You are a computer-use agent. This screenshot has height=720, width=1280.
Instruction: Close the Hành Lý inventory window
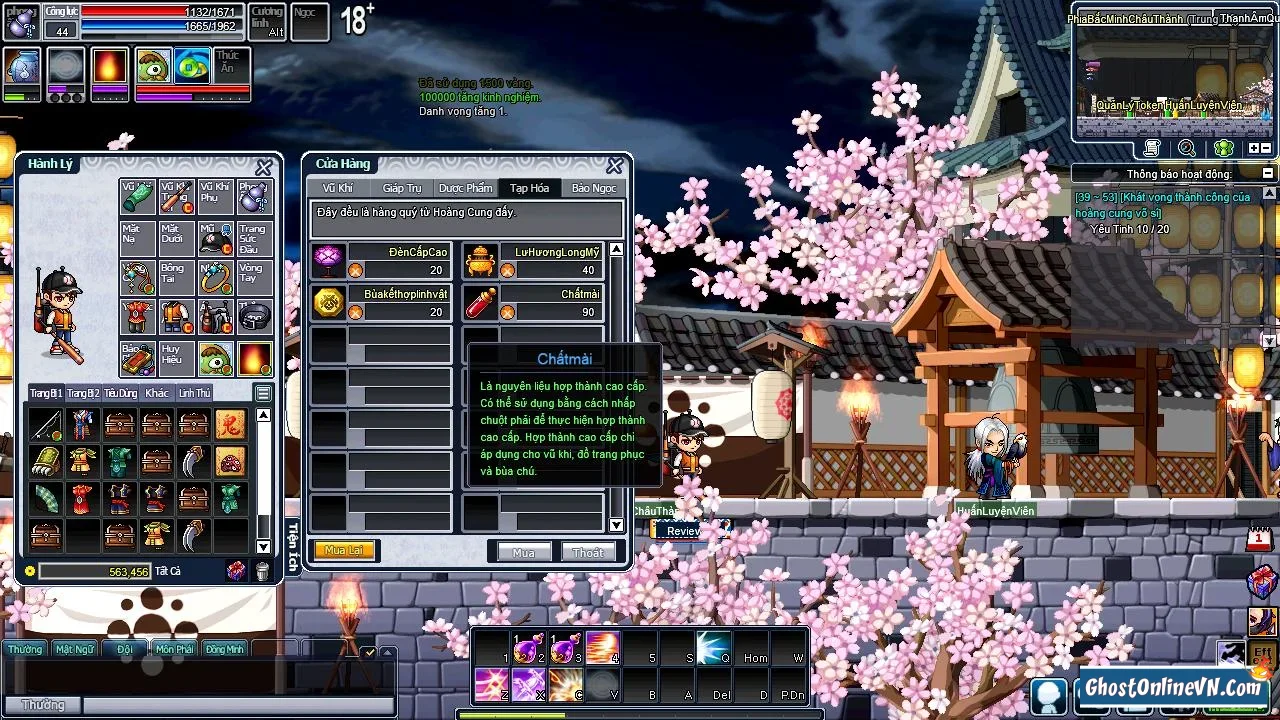pyautogui.click(x=264, y=167)
